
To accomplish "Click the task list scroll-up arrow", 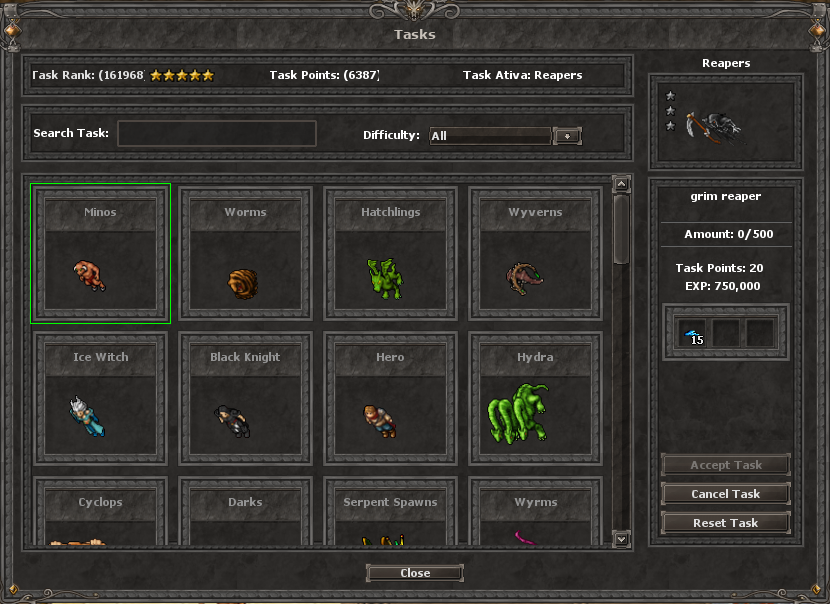I will 621,184.
